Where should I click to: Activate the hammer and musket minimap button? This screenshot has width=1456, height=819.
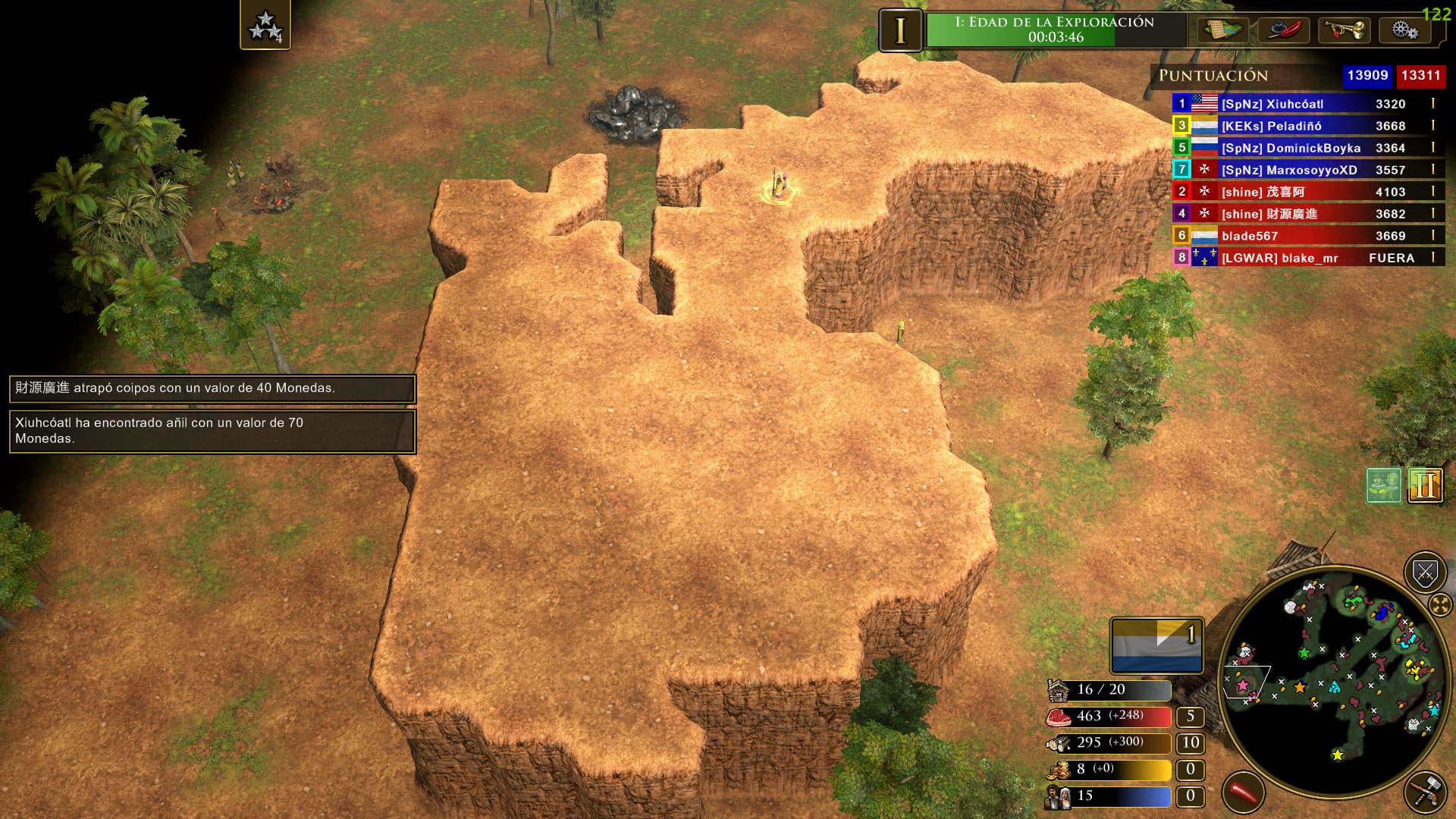(1425, 792)
